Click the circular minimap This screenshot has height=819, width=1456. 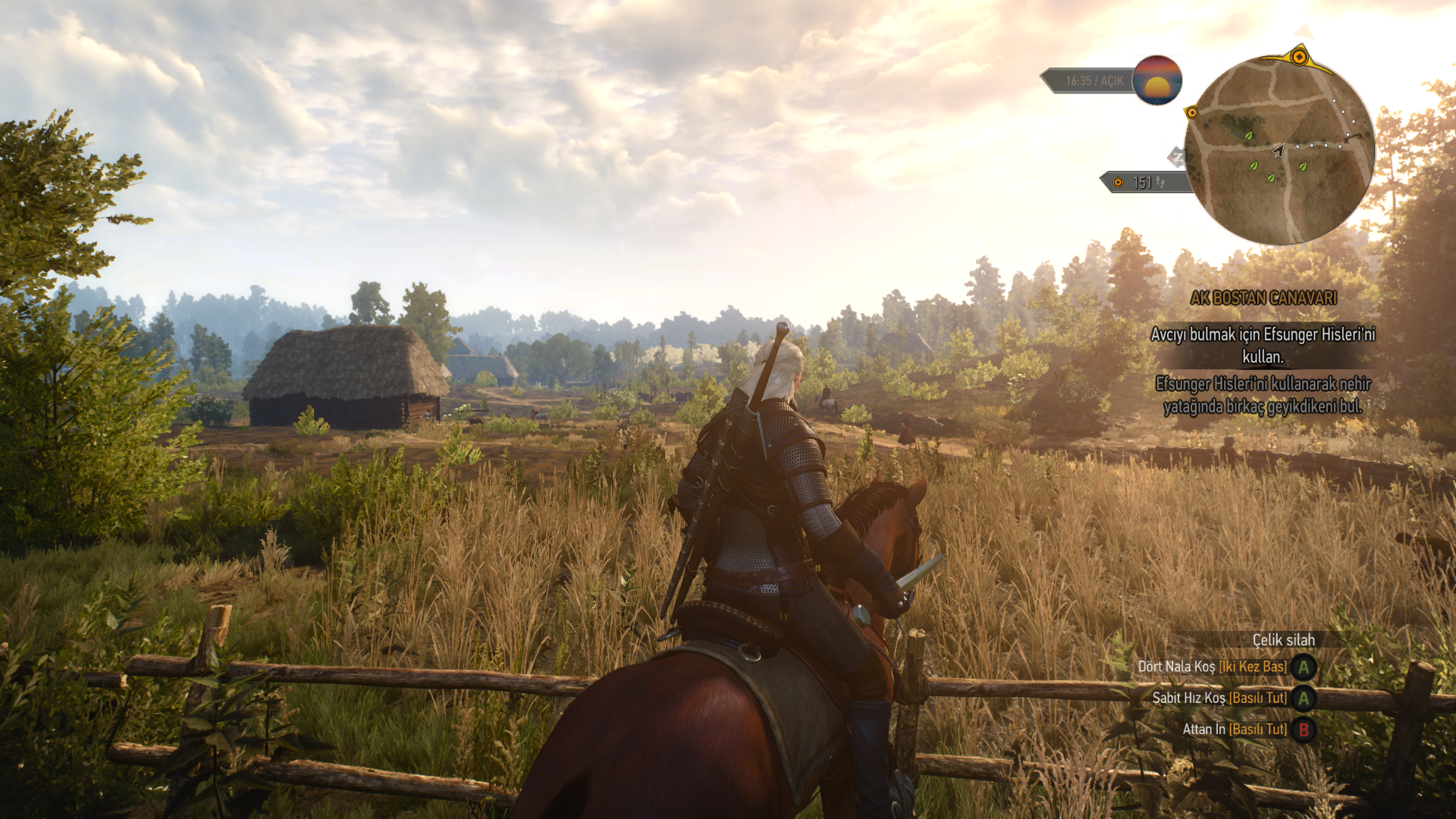point(1280,150)
